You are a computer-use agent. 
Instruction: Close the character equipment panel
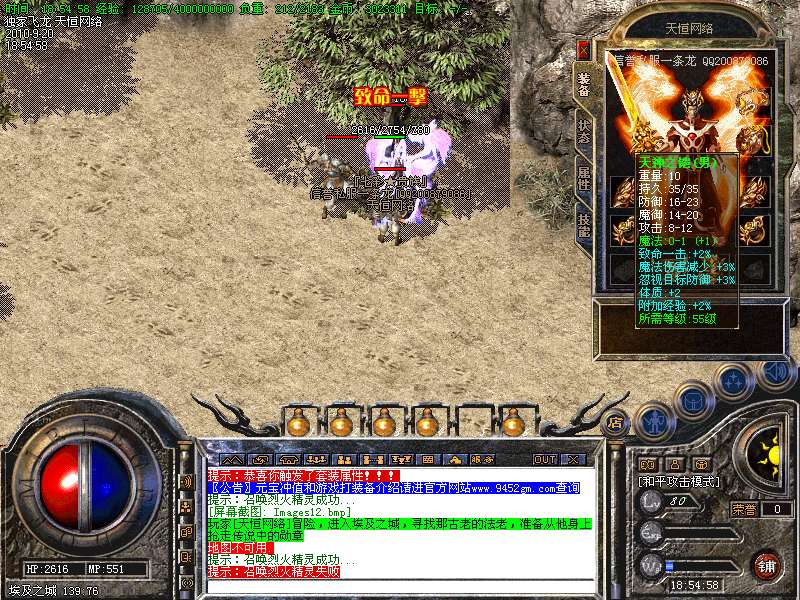[x=583, y=49]
